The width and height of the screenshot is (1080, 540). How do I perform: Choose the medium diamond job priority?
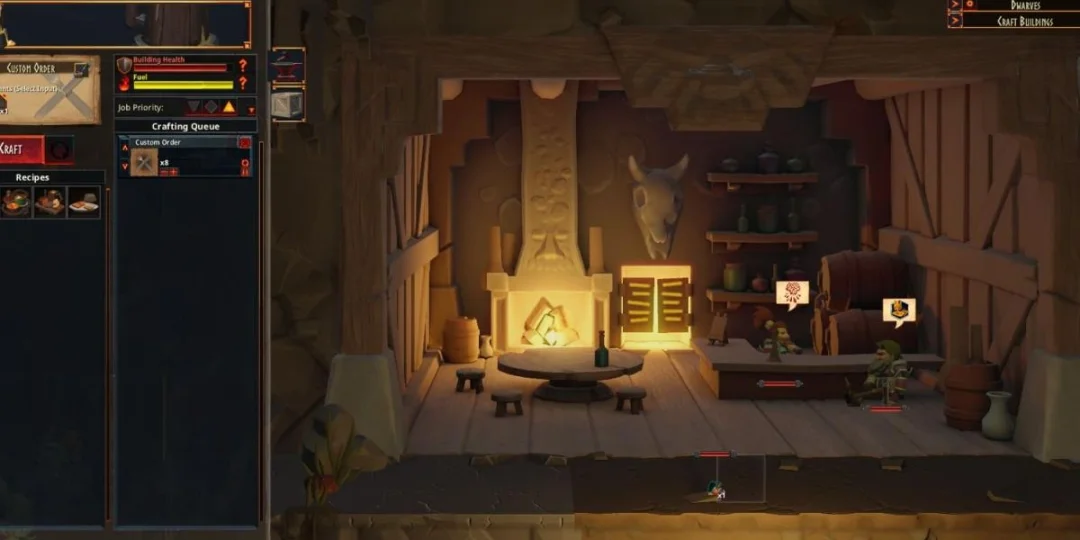pyautogui.click(x=211, y=107)
